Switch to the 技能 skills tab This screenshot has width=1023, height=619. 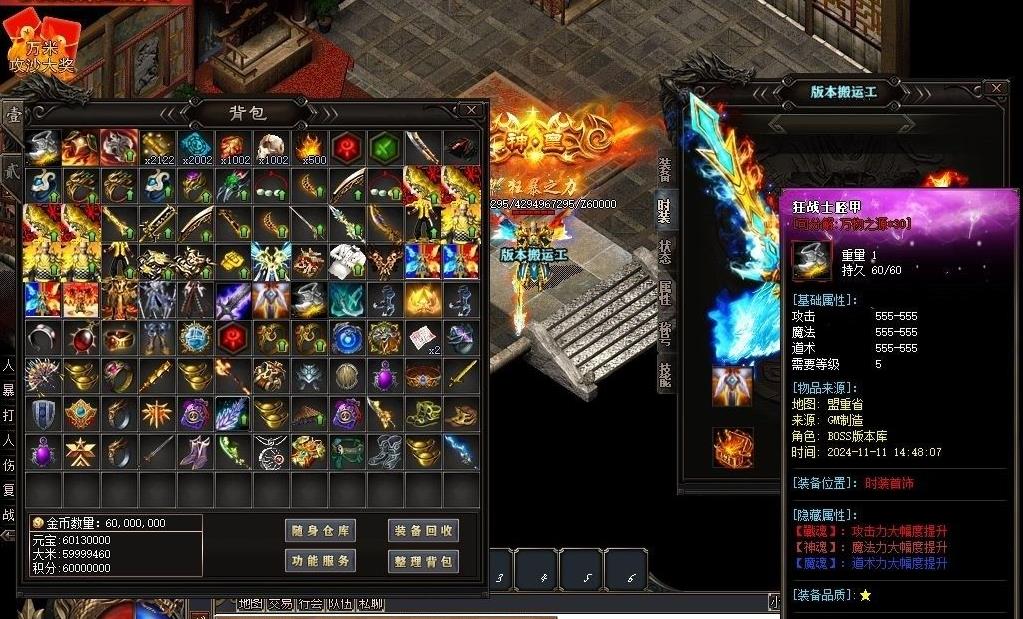pyautogui.click(x=665, y=374)
